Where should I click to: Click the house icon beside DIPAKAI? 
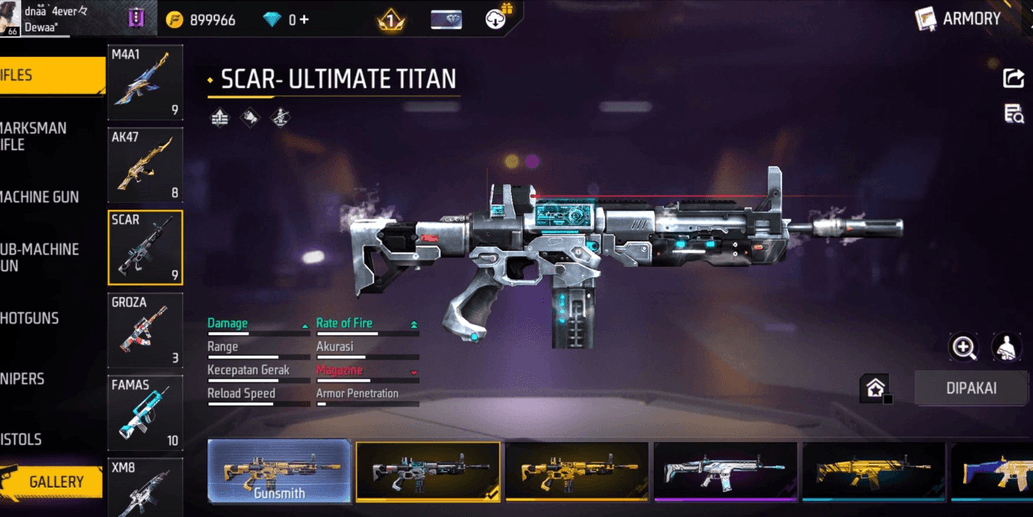[x=876, y=388]
